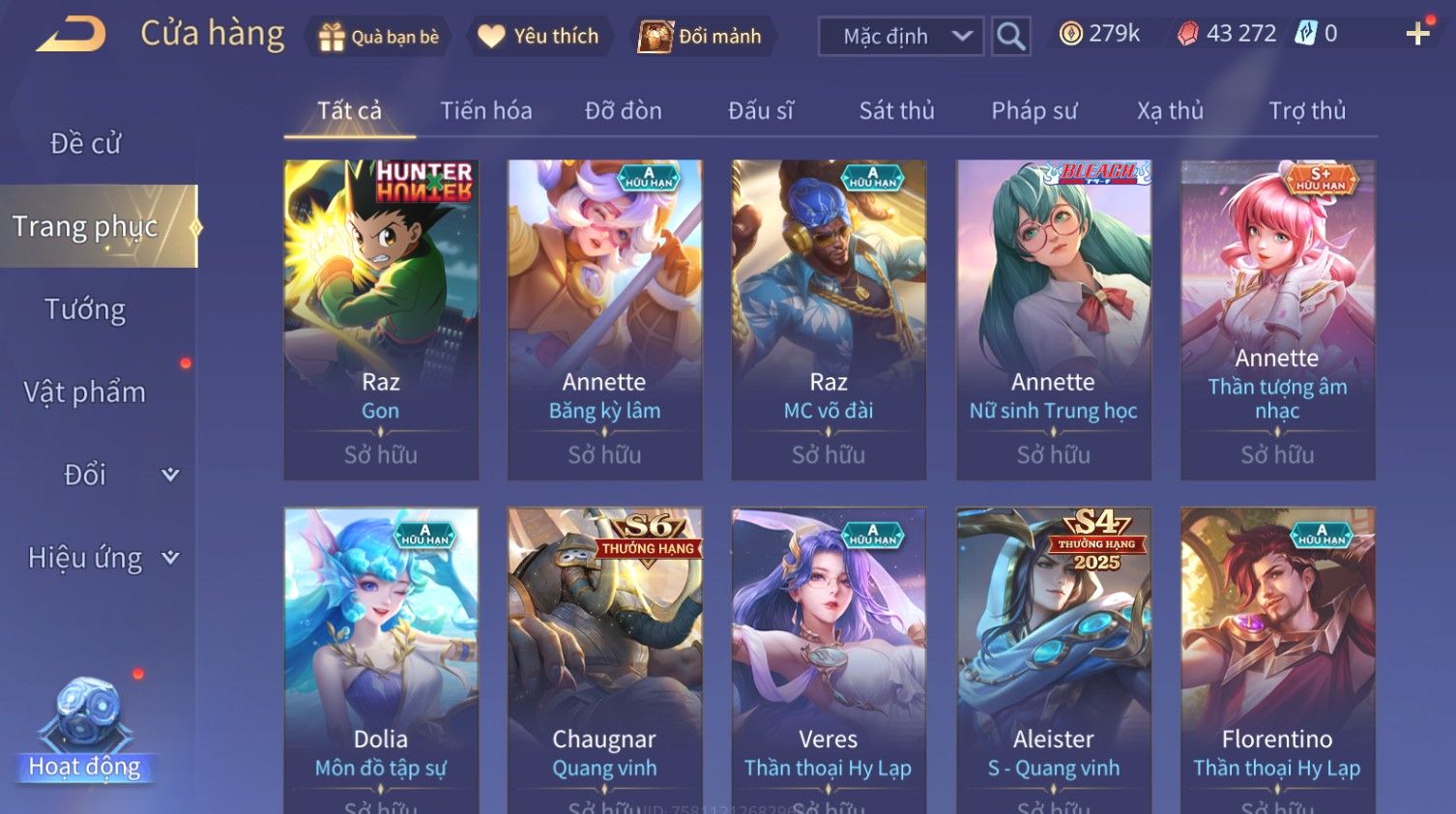Add currency with the plus button
The height and width of the screenshot is (814, 1456).
click(1417, 34)
